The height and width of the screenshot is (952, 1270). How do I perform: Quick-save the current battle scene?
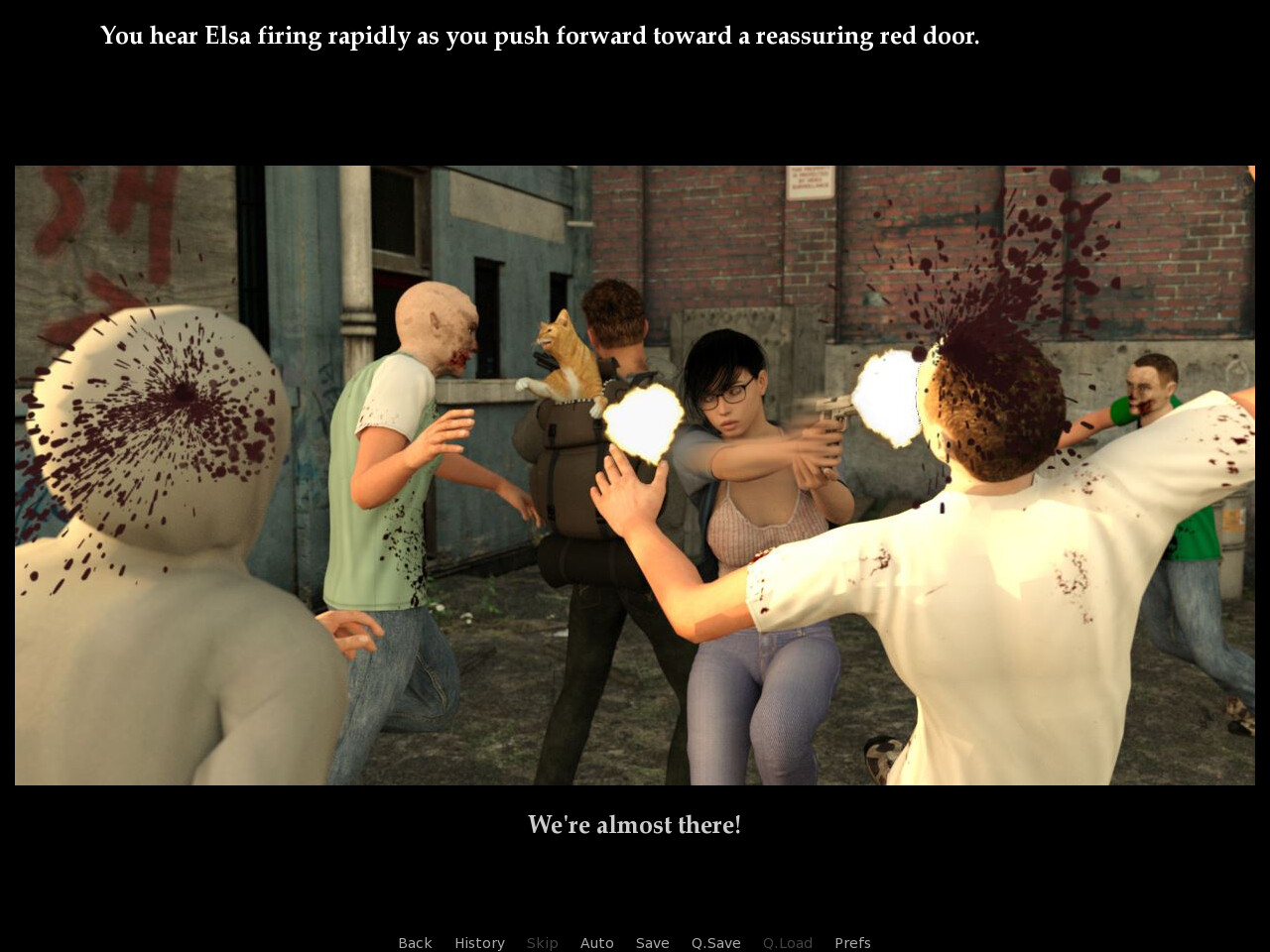pyautogui.click(x=715, y=942)
